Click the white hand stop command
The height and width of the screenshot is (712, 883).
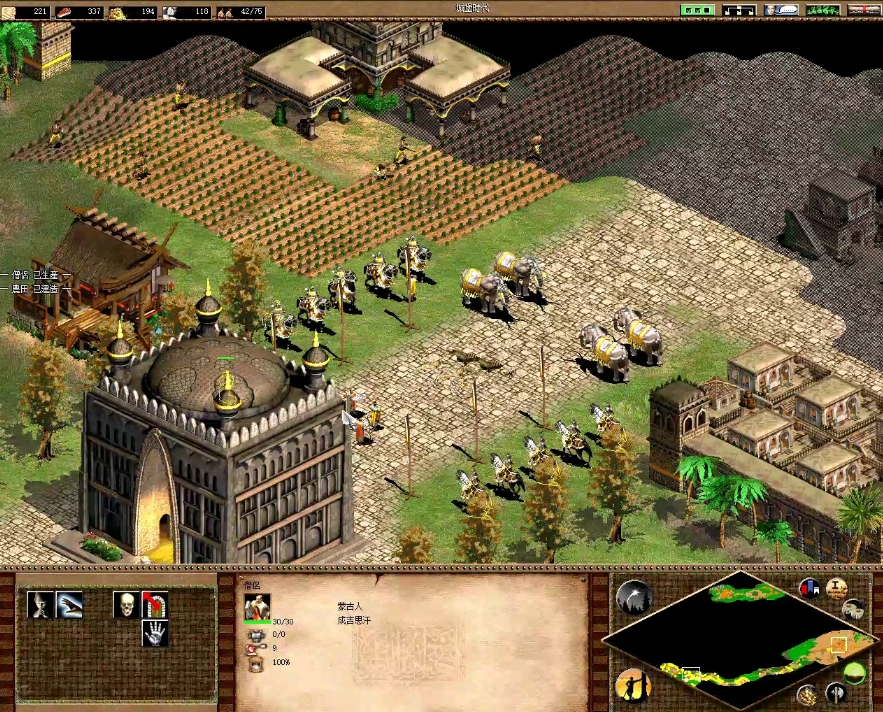point(154,633)
